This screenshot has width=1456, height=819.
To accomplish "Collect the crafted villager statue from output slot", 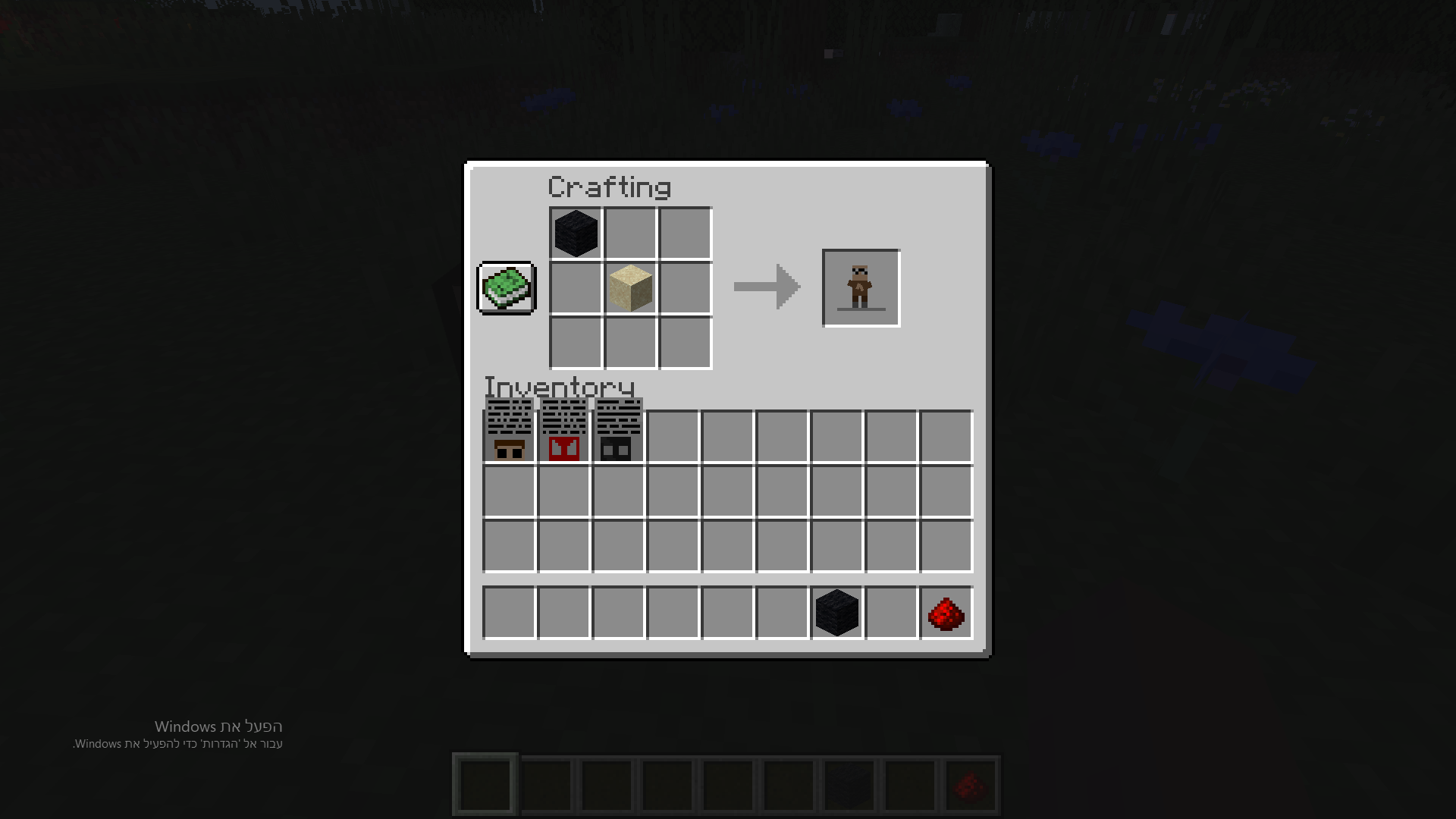I will click(x=860, y=287).
